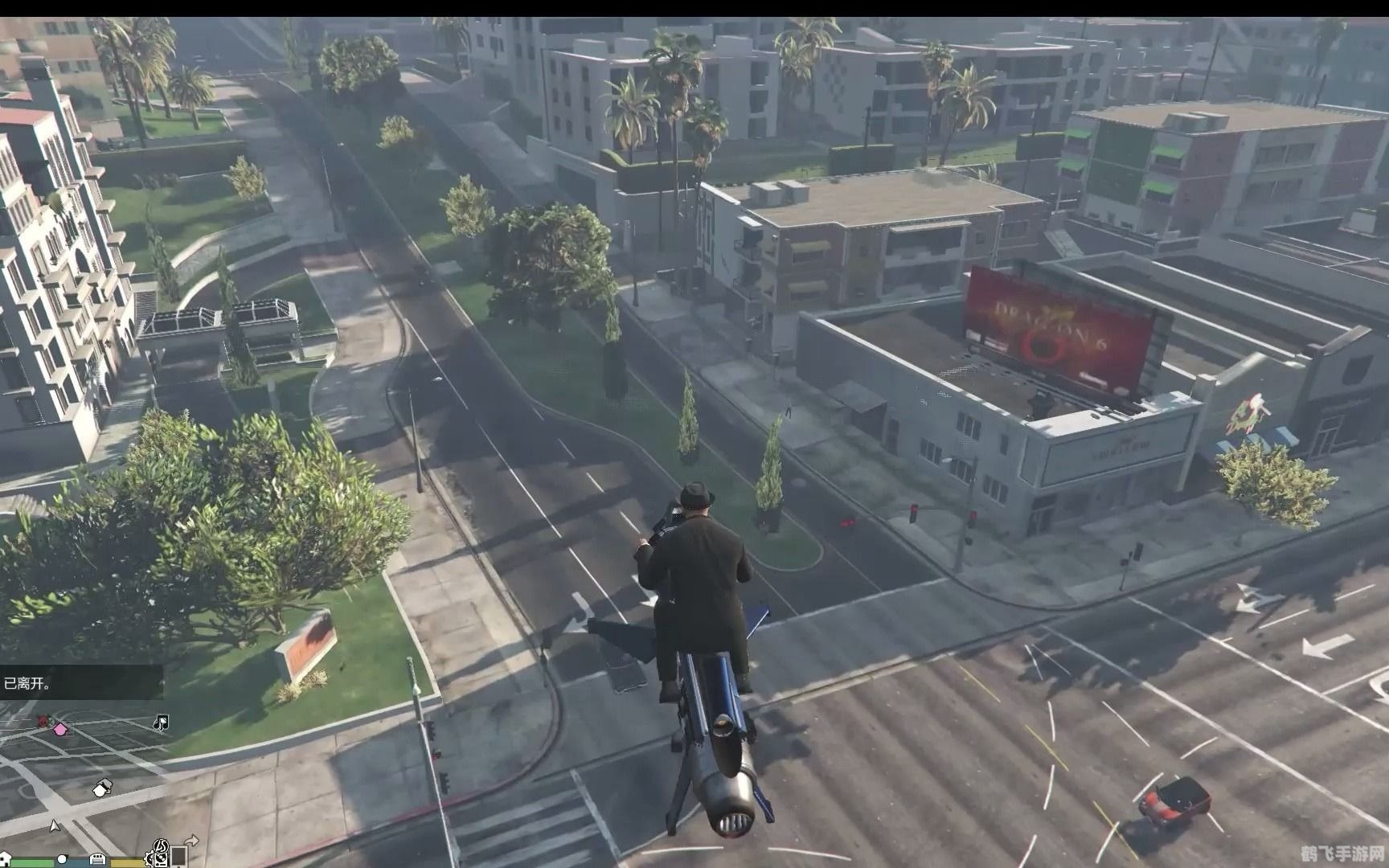Click the loading spinner icon by the minimap
The width and height of the screenshot is (1389, 868).
(162, 846)
